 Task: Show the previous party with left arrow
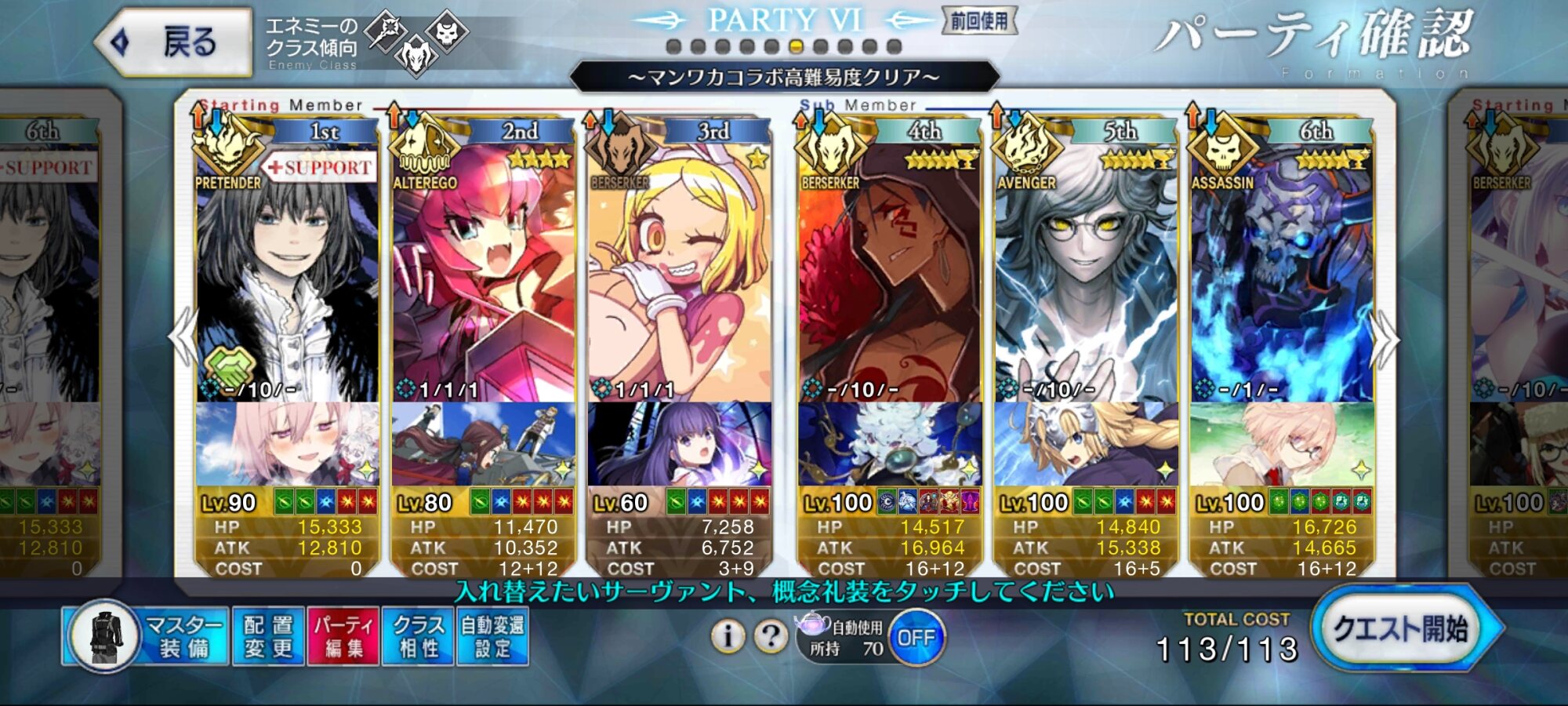click(184, 337)
